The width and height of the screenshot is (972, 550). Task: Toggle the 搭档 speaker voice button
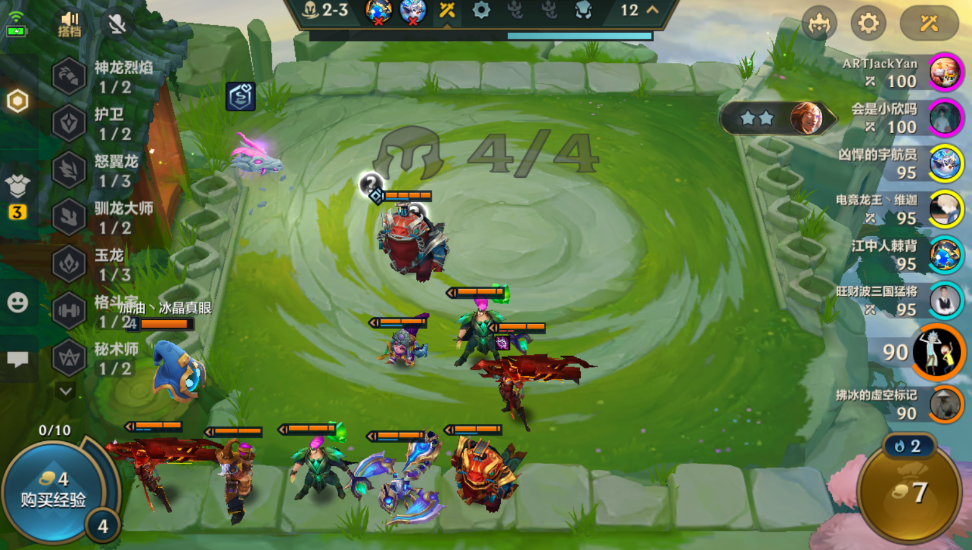tap(69, 22)
